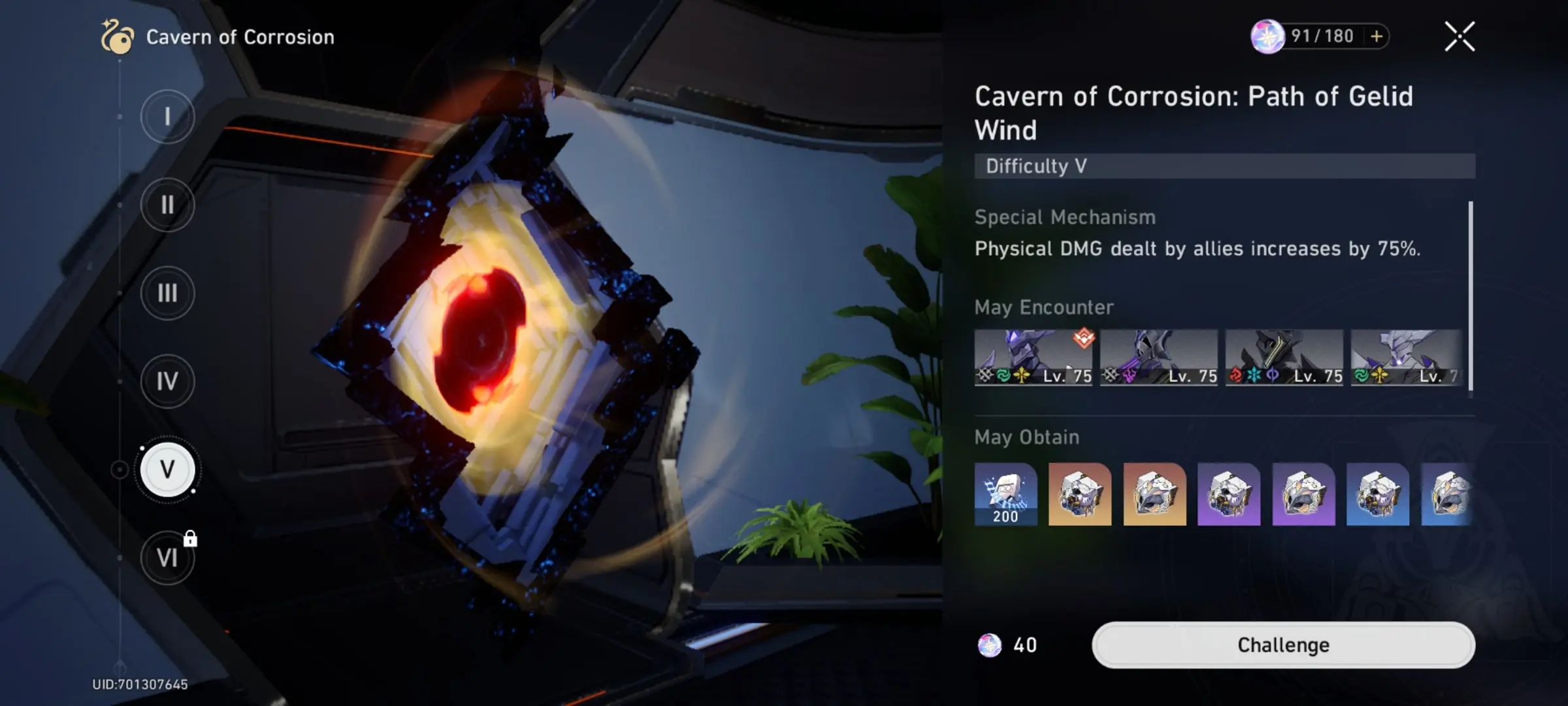
Task: Select the highlighted difficulty V
Action: (x=167, y=469)
